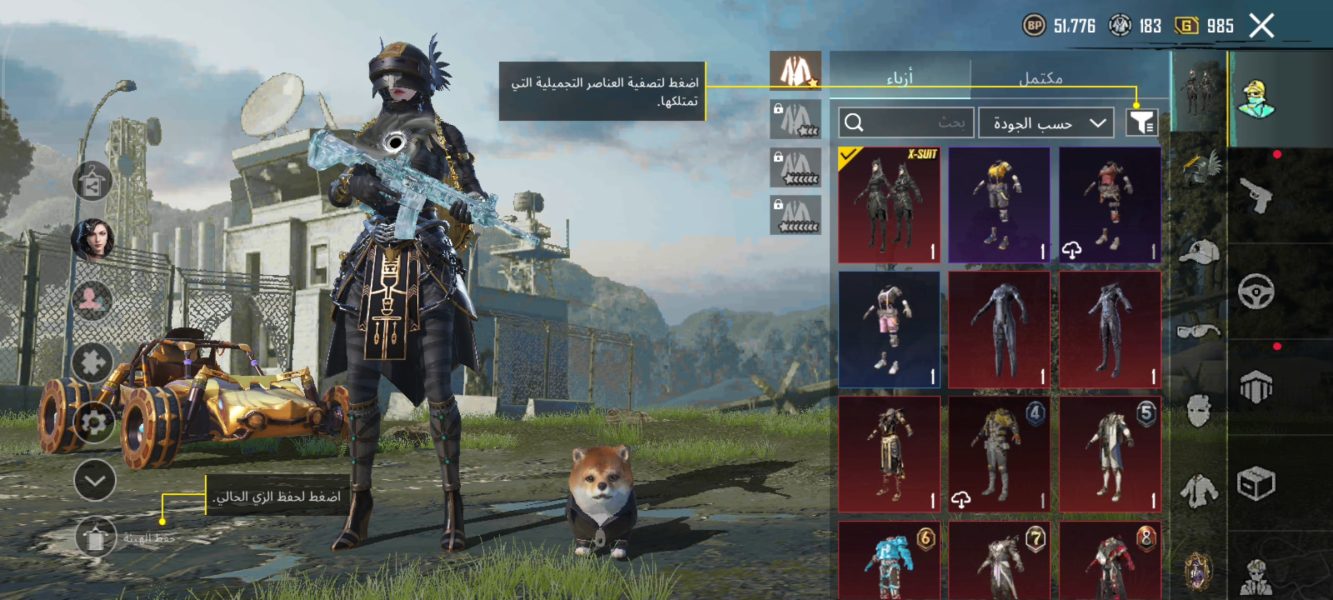Open the funnel filter for owned items
Image resolution: width=1333 pixels, height=600 pixels.
(1141, 123)
